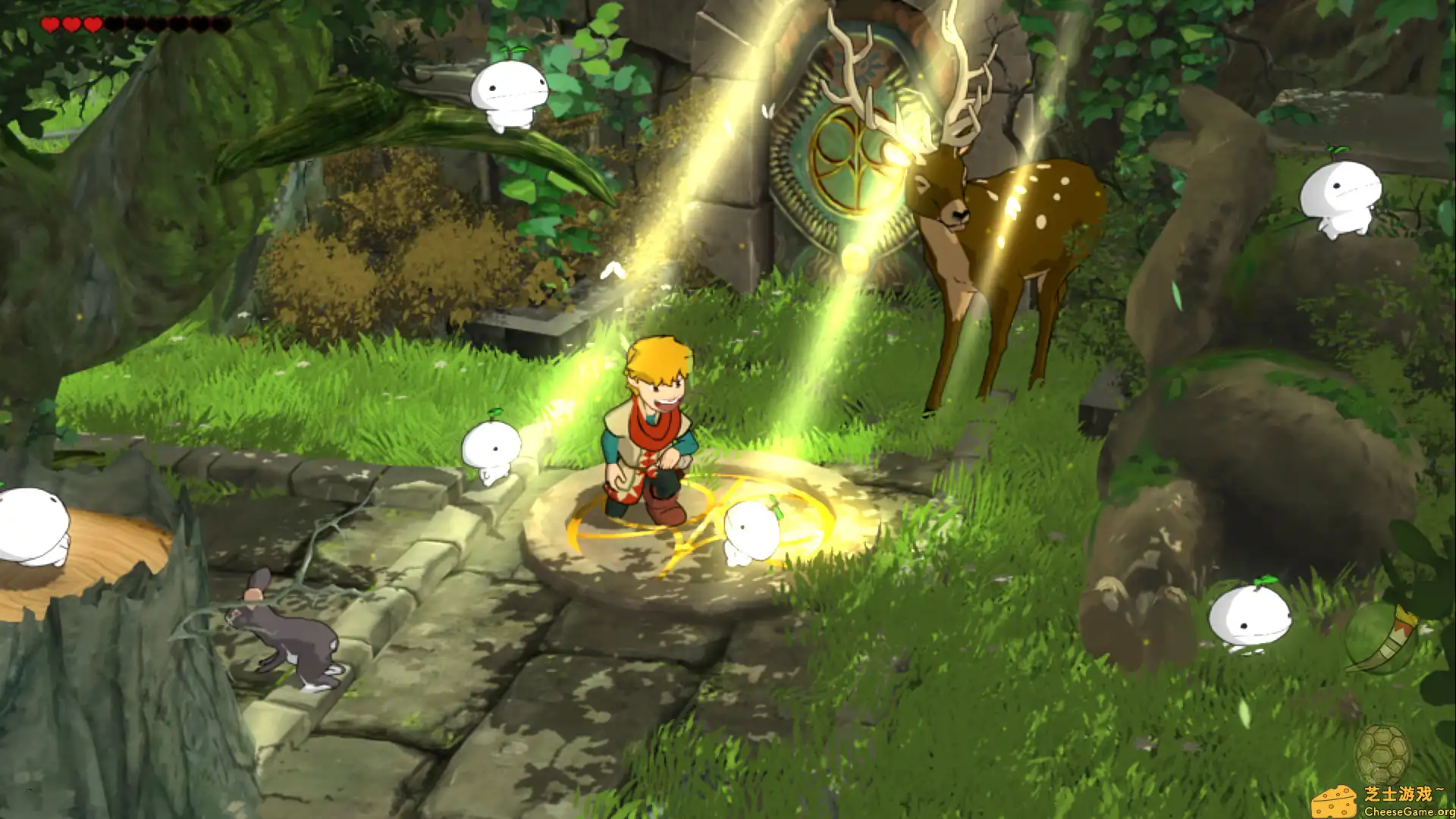Select the third filled heart icon
This screenshot has width=1456, height=819.
click(x=91, y=23)
